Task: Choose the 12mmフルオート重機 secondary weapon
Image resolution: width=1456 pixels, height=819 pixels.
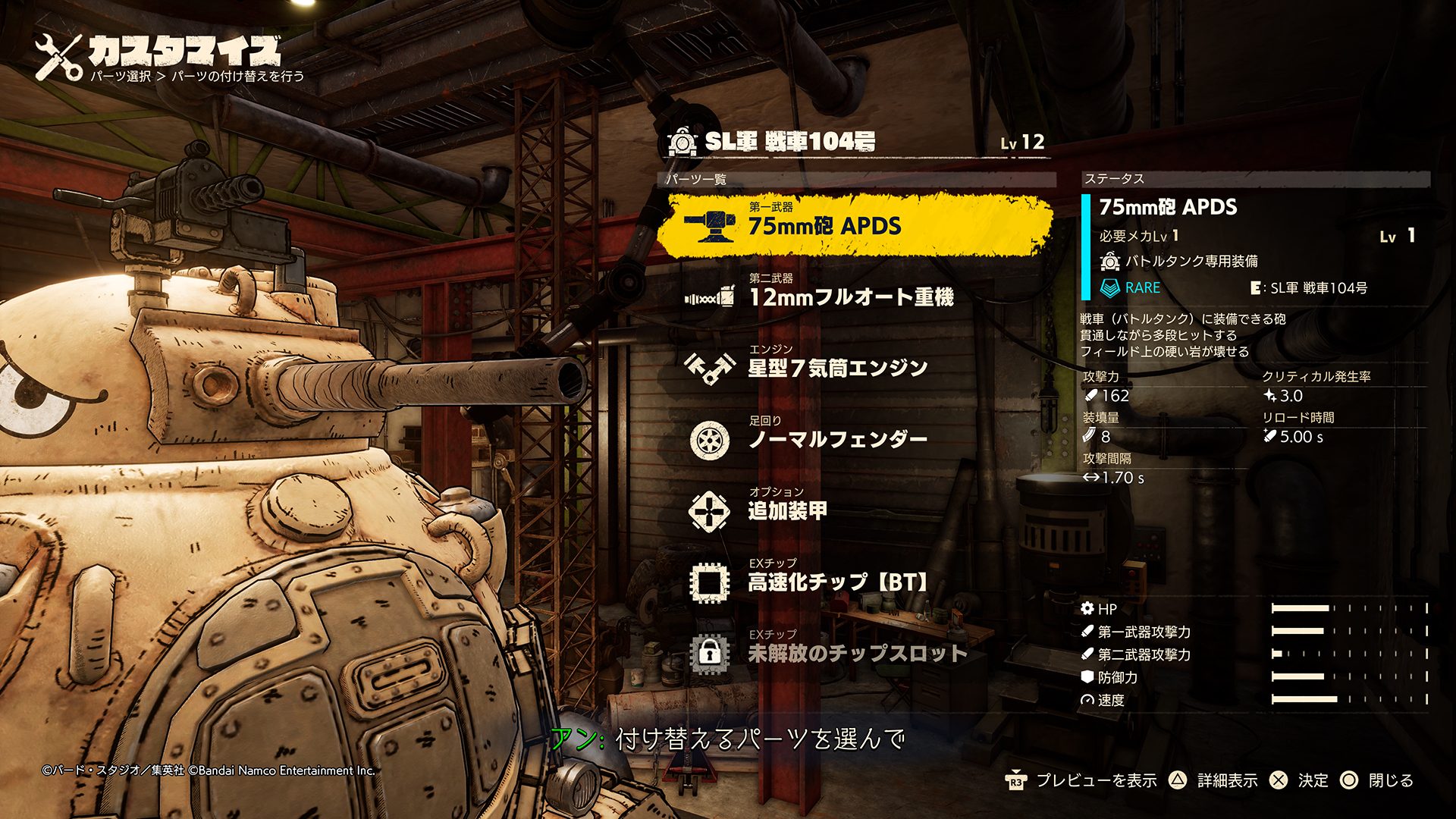Action: (x=849, y=297)
